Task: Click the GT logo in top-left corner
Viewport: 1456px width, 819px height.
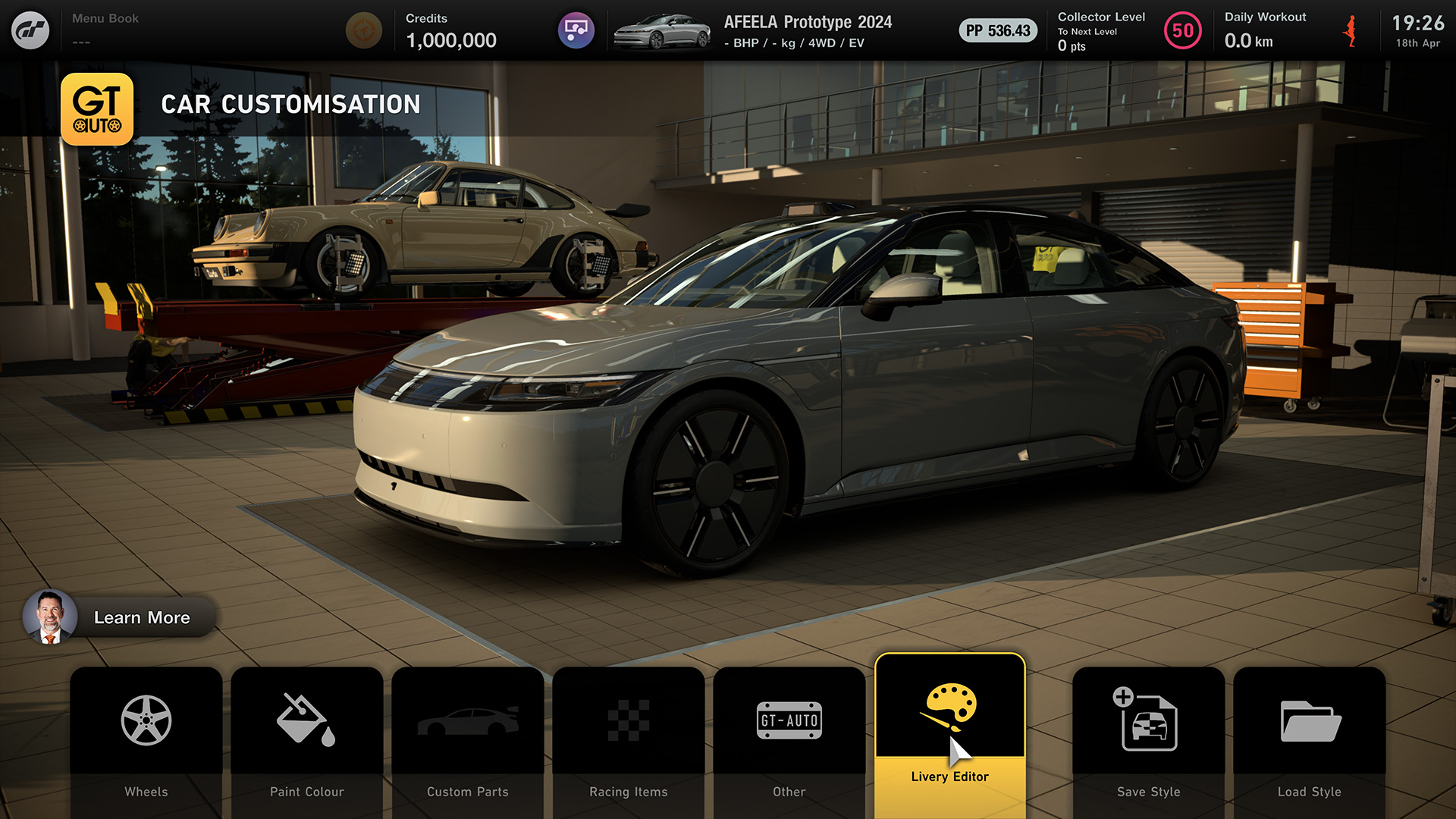Action: click(30, 30)
